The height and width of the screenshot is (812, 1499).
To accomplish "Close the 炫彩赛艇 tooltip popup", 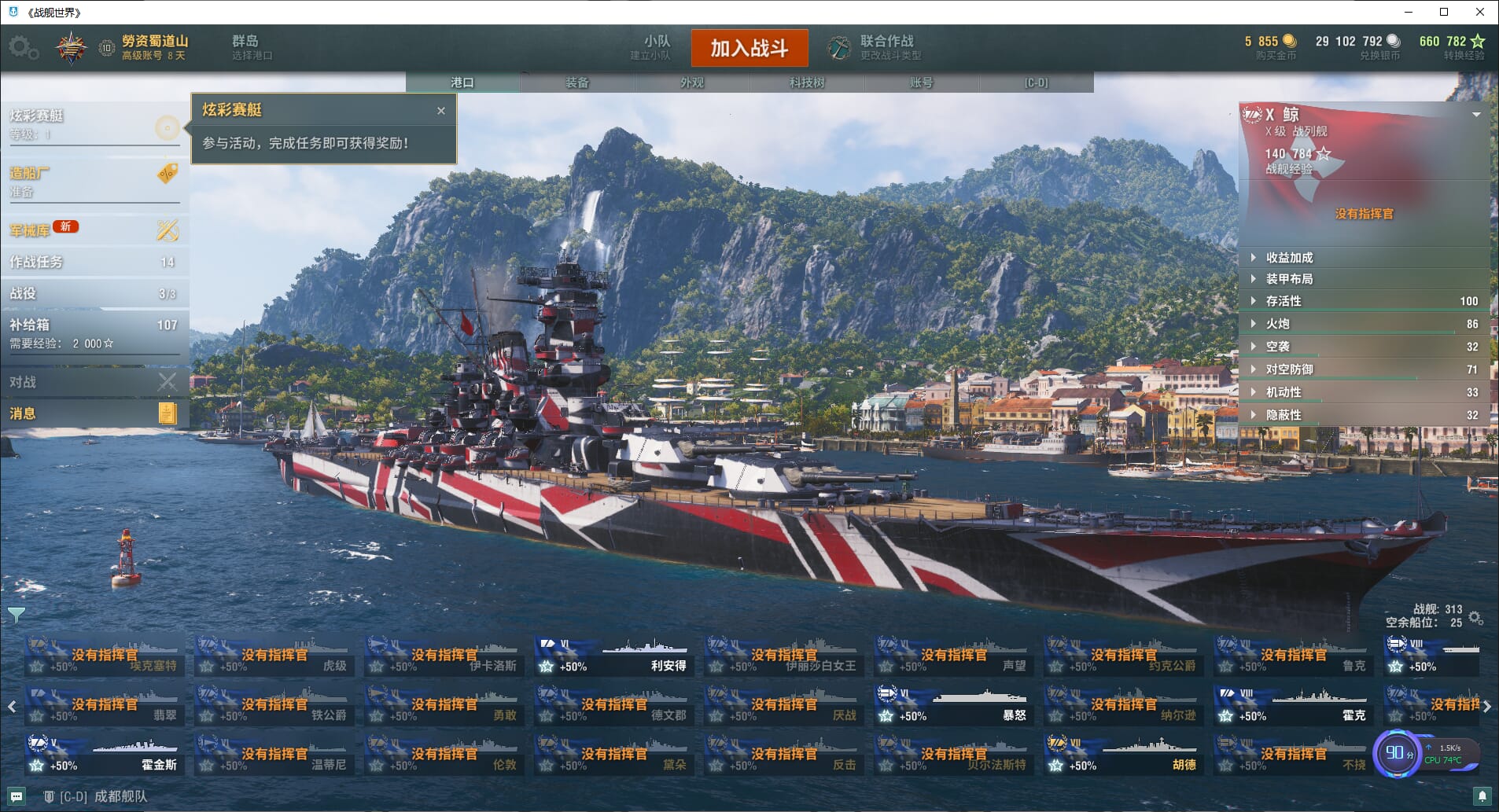I will [441, 111].
